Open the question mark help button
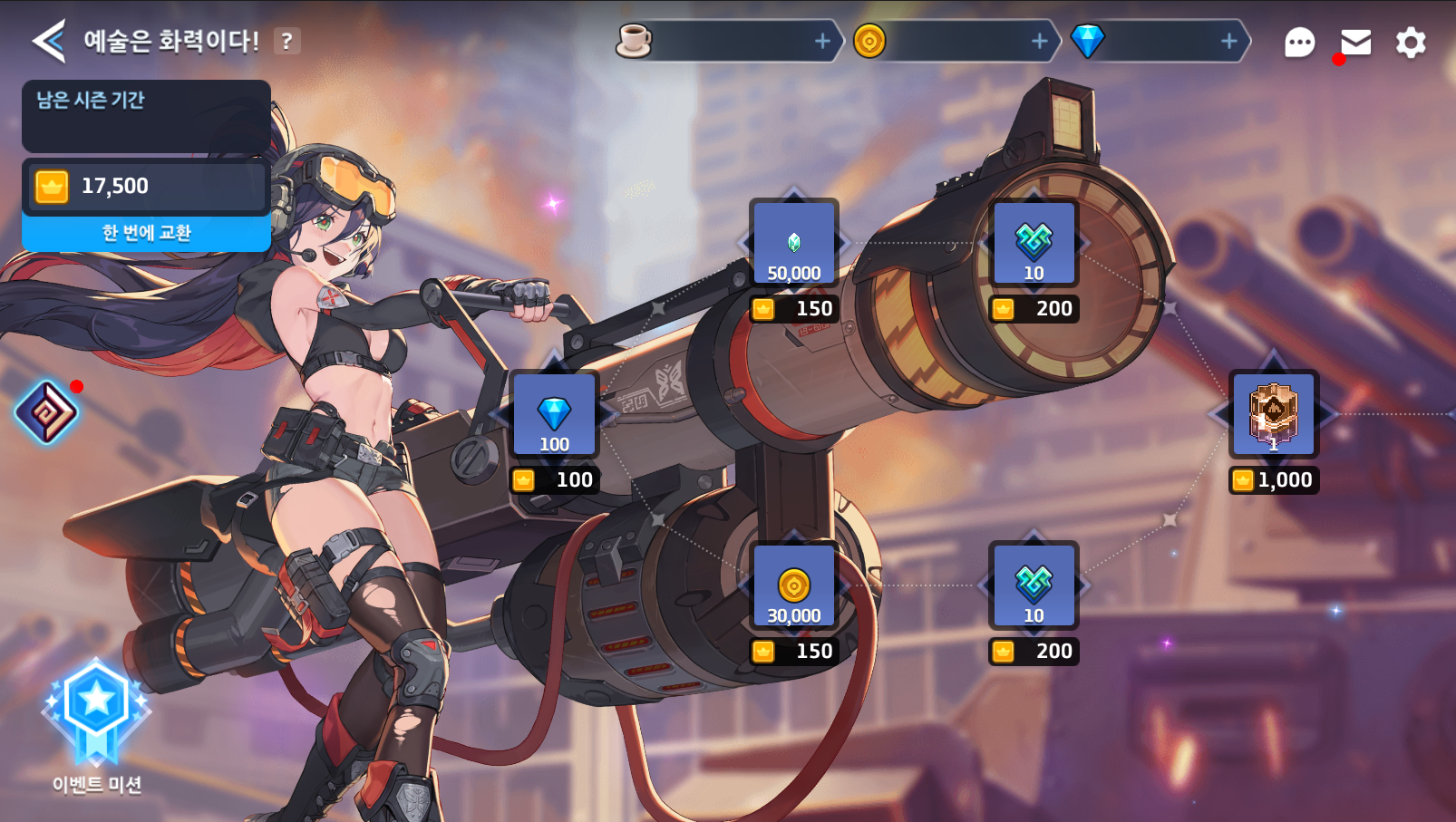Viewport: 1456px width, 822px height. coord(286,41)
